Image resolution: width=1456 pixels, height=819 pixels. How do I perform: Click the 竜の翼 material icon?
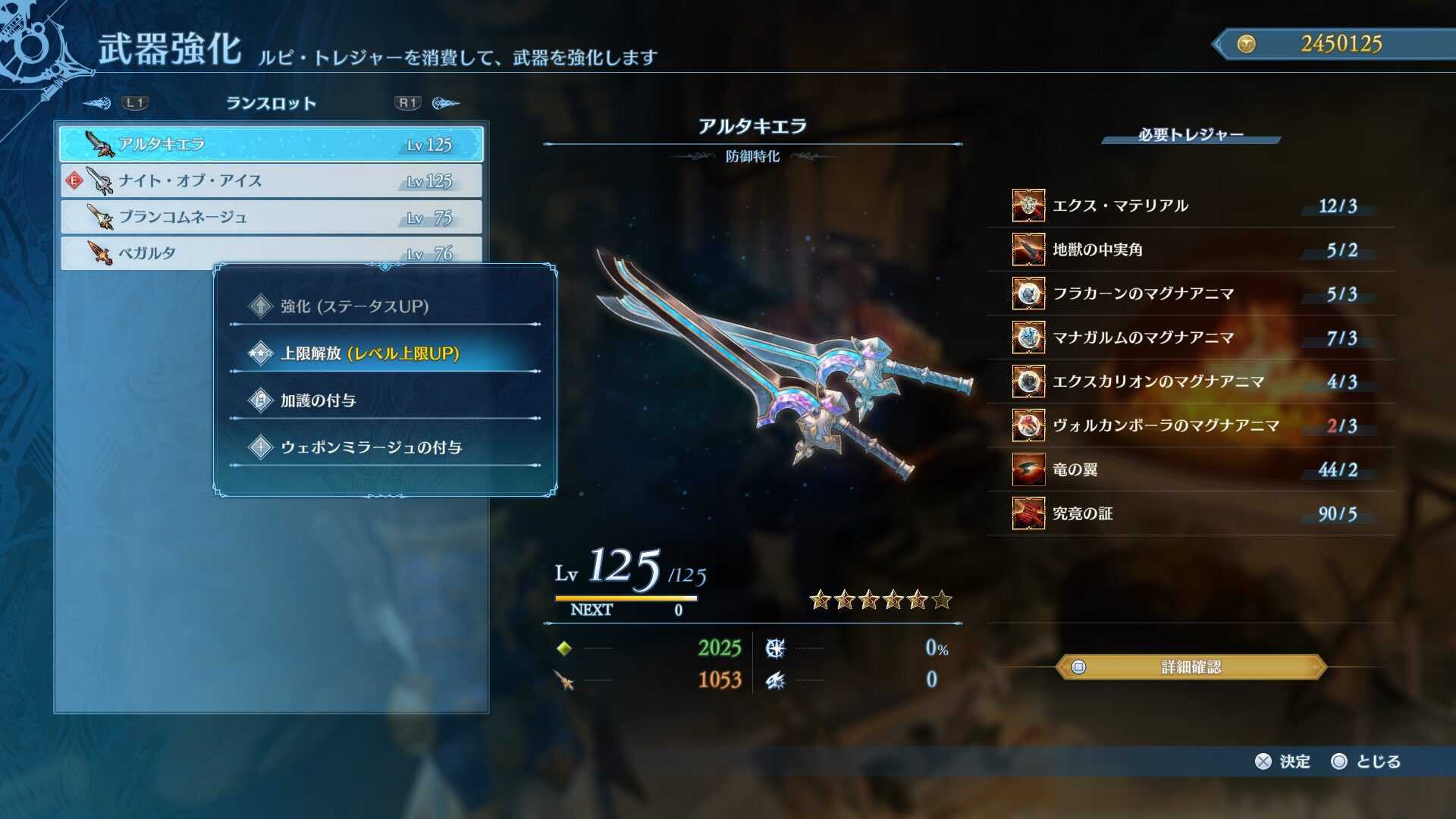pos(1028,469)
